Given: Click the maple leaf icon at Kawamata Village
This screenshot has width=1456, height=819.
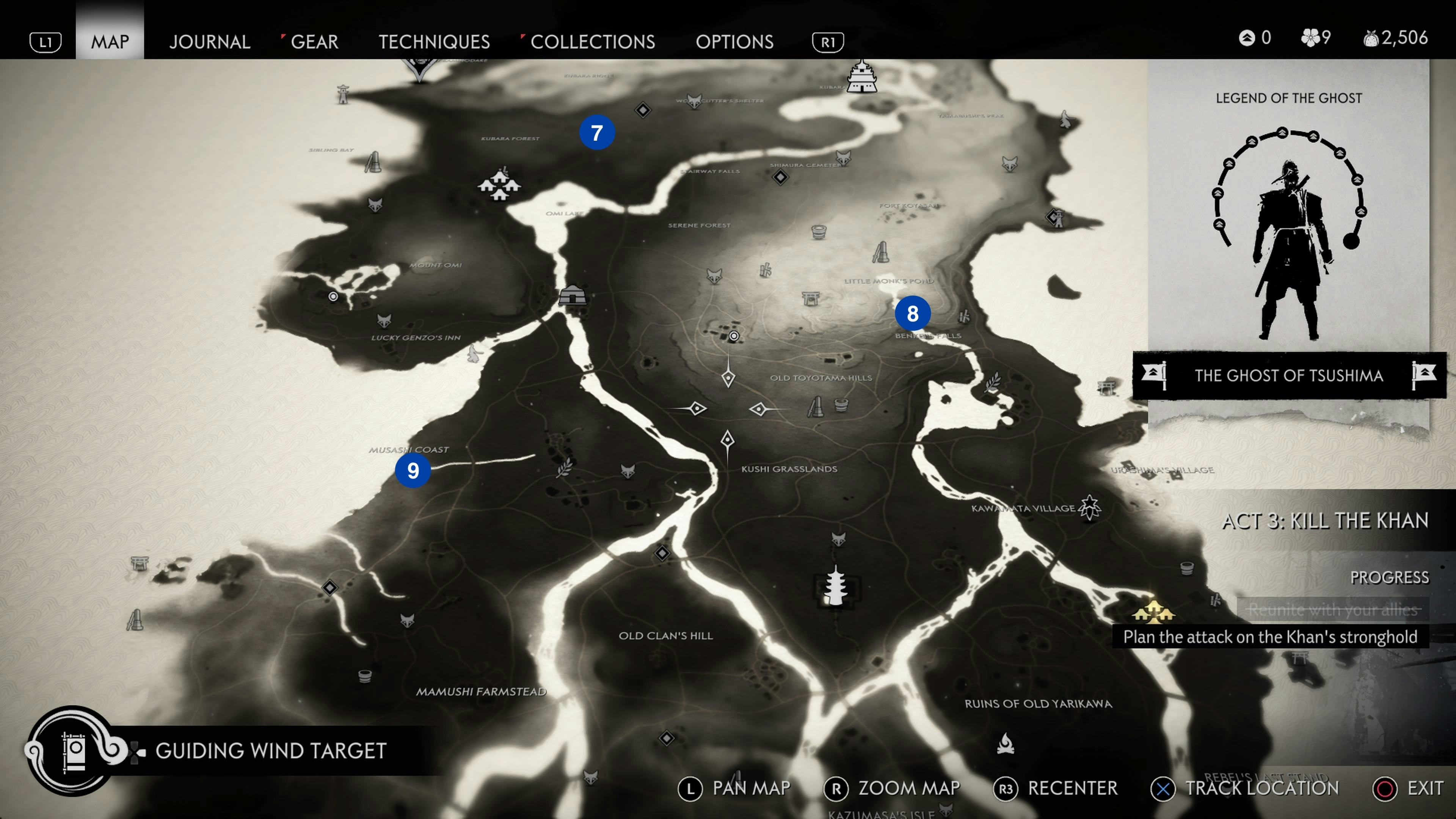Looking at the screenshot, I should [x=1089, y=507].
